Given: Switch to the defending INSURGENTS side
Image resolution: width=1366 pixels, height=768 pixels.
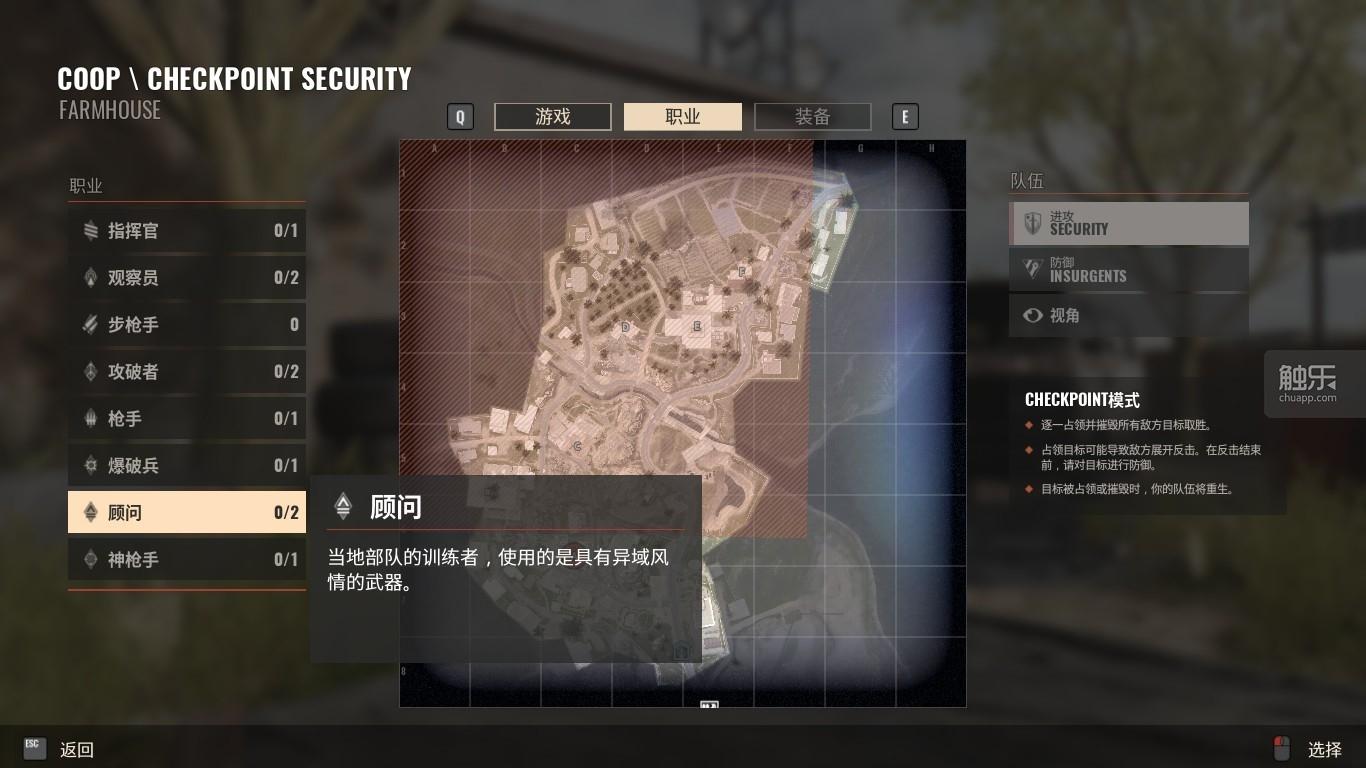Looking at the screenshot, I should [x=1128, y=269].
